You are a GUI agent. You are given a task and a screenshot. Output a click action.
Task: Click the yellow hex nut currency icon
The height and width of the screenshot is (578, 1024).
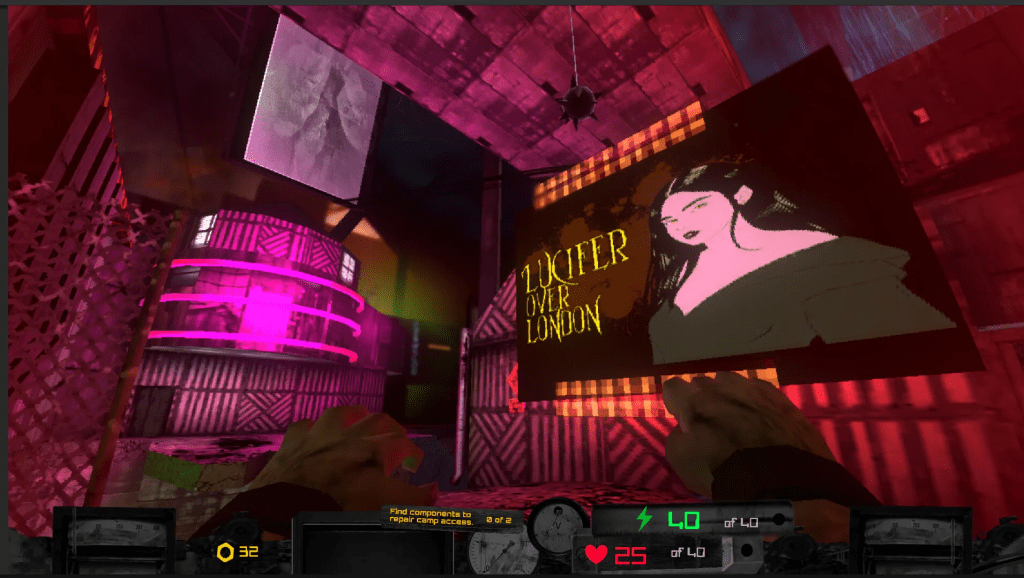pyautogui.click(x=226, y=552)
